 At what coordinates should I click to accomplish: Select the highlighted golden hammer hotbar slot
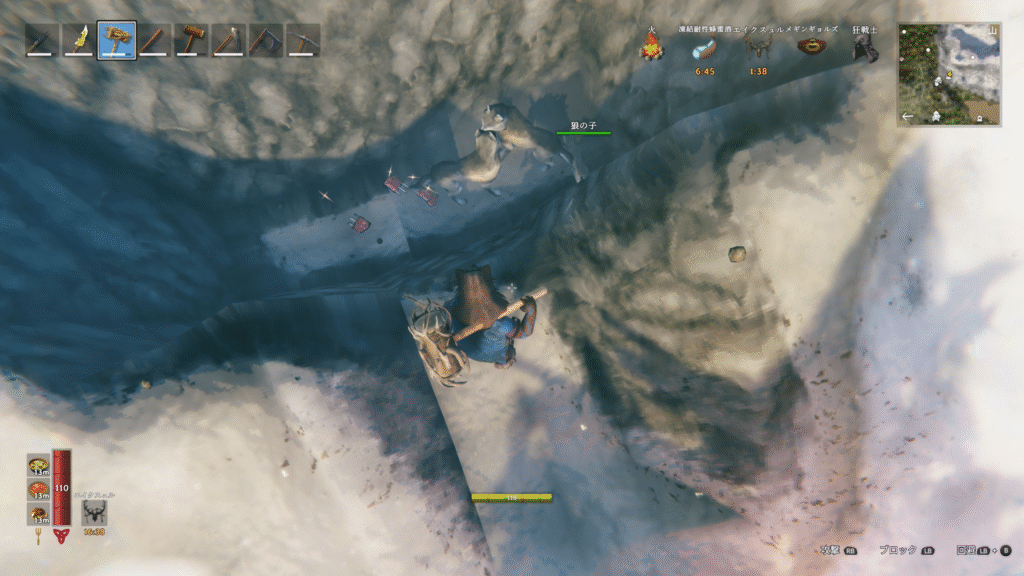116,40
